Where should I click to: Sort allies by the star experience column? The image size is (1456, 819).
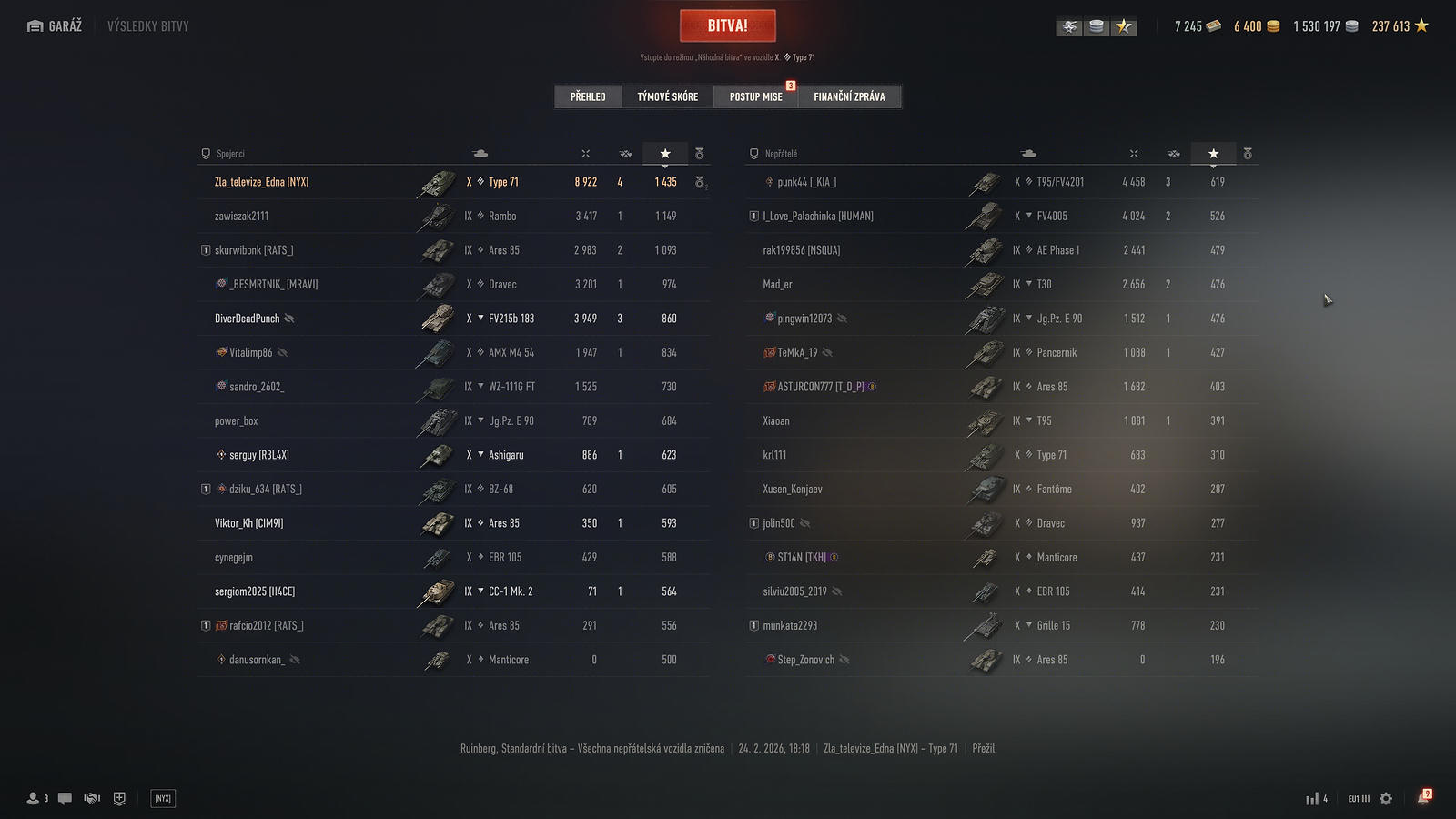[665, 154]
